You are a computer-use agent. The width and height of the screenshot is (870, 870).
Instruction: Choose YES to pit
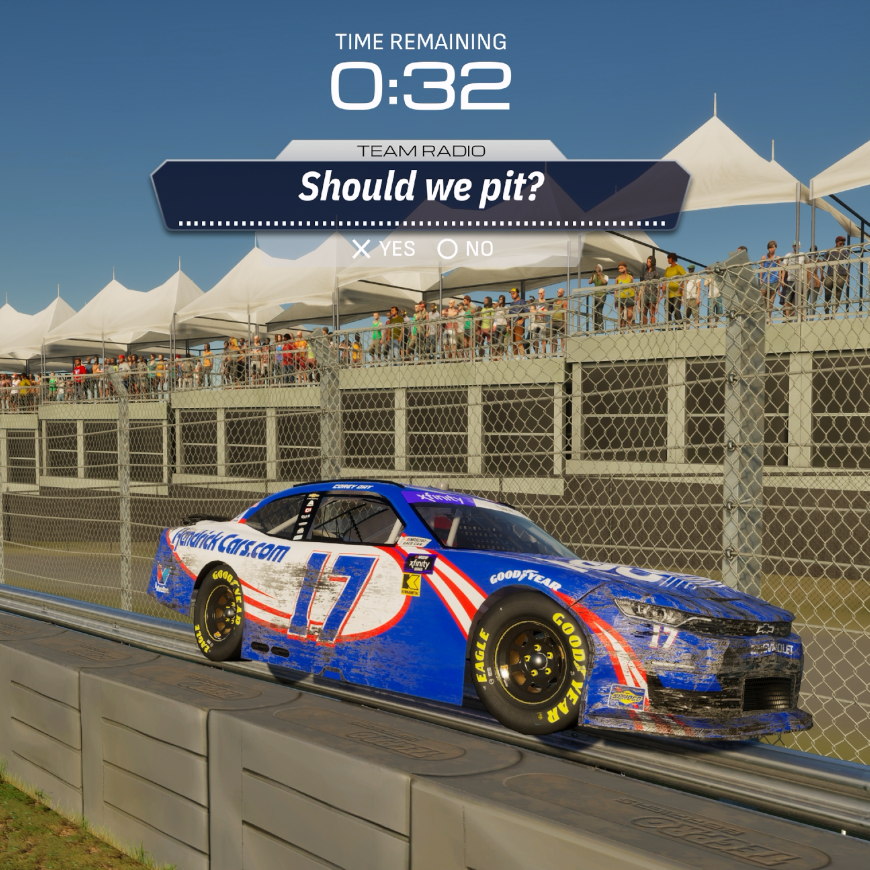point(384,249)
